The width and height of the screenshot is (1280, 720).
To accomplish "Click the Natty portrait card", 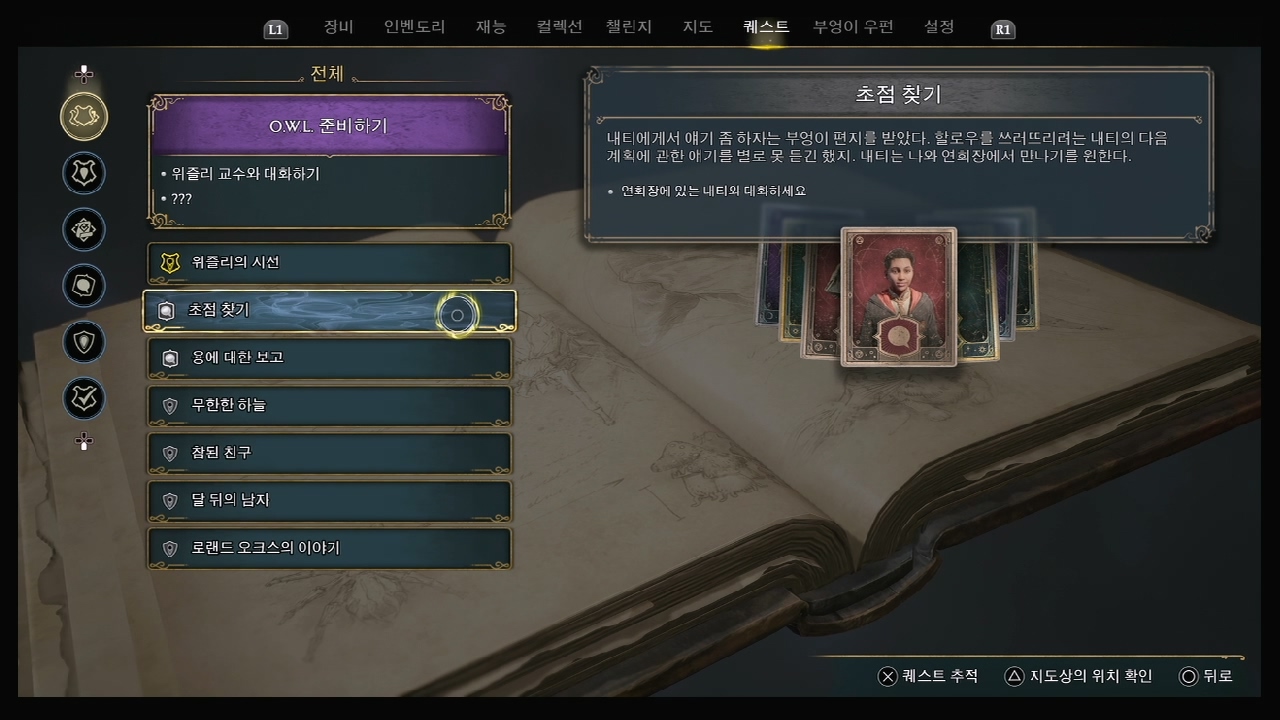I will [x=897, y=296].
